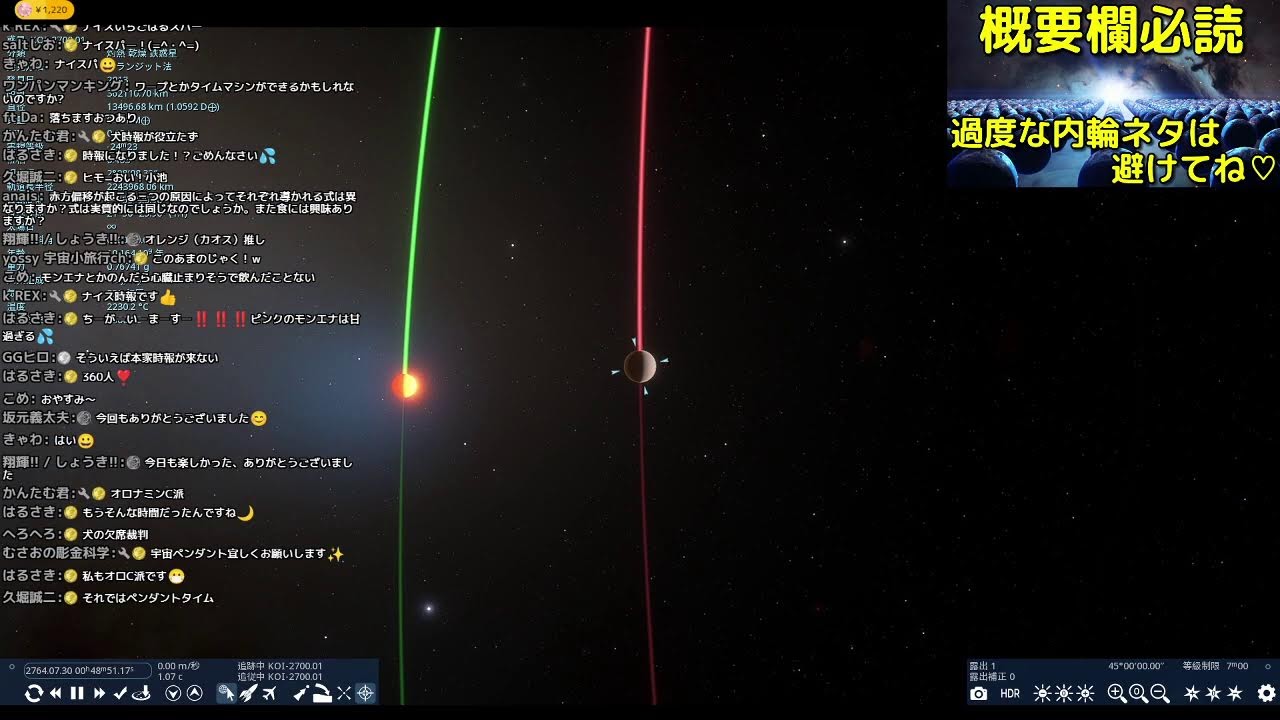Image resolution: width=1280 pixels, height=720 pixels.
Task: Toggle HDR rendering mode
Action: point(1011,693)
